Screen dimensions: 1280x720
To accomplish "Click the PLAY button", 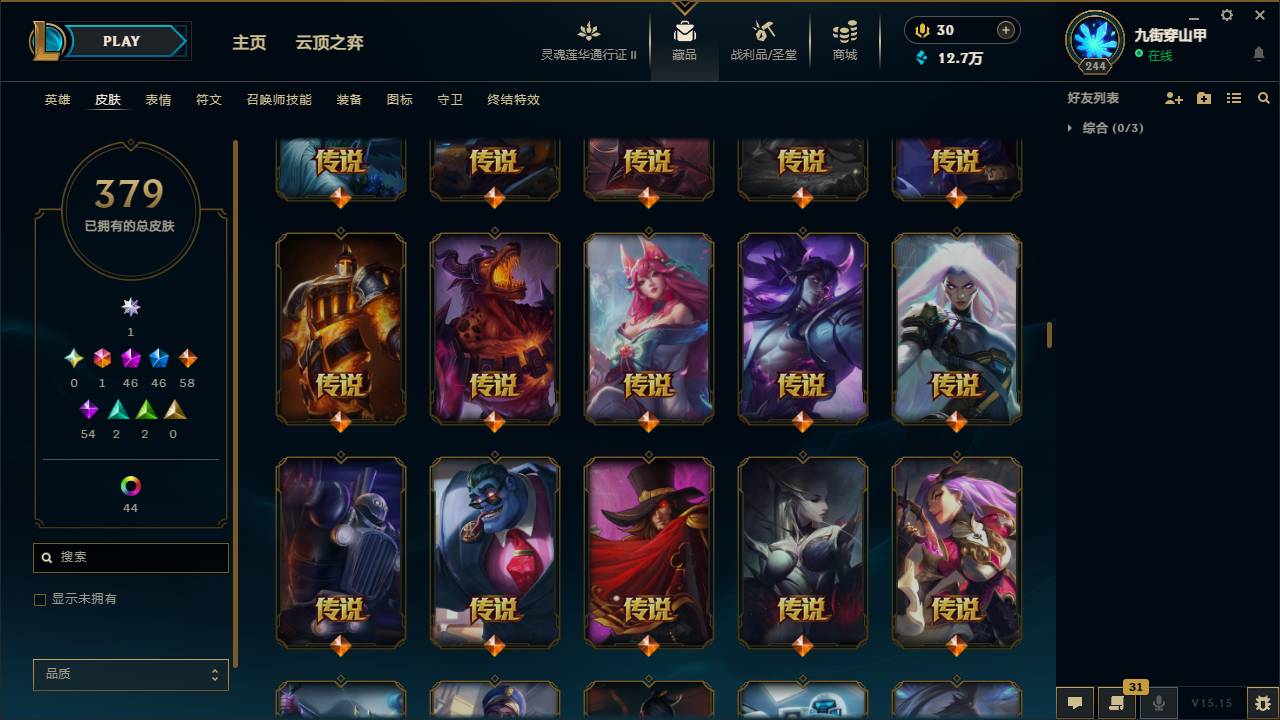I will pos(121,41).
